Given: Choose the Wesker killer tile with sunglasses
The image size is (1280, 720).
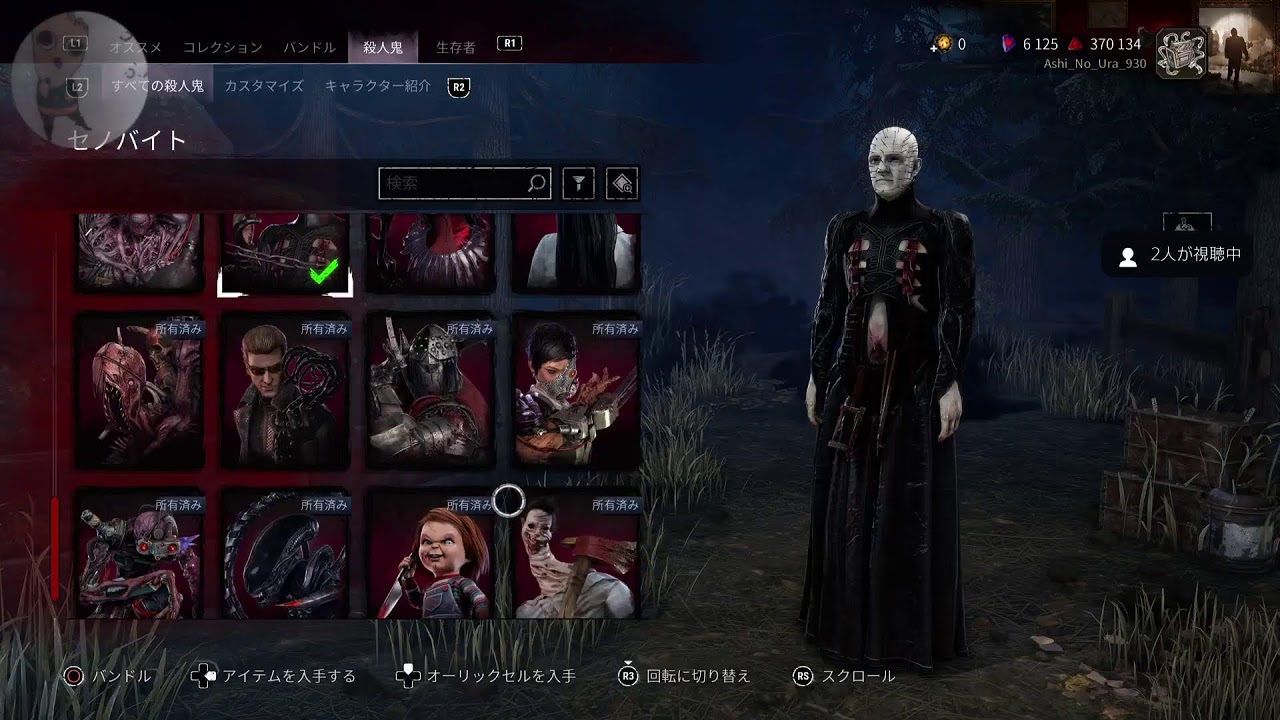Looking at the screenshot, I should click(285, 391).
